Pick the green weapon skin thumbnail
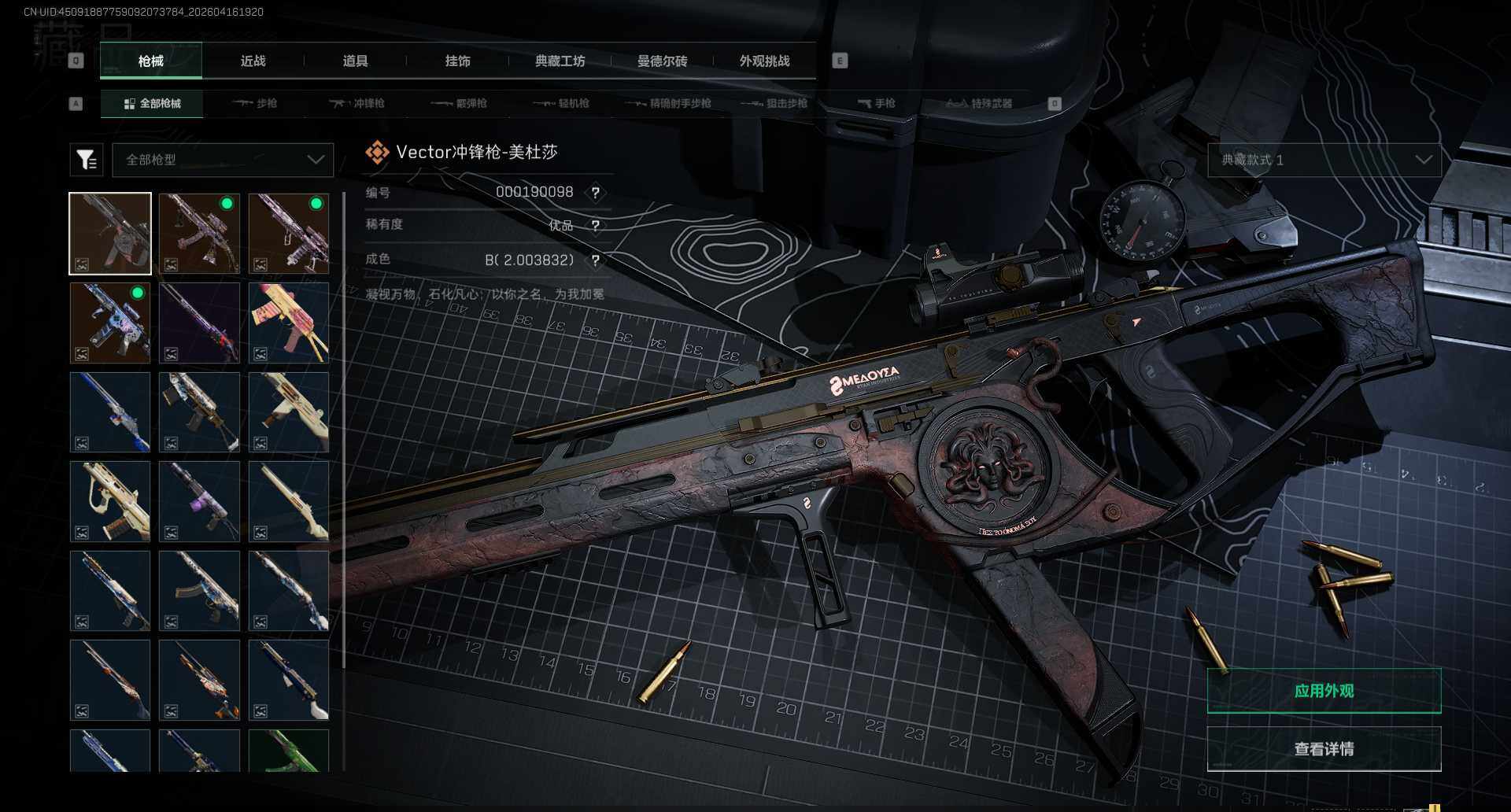The width and height of the screenshot is (1511, 812). 289,750
